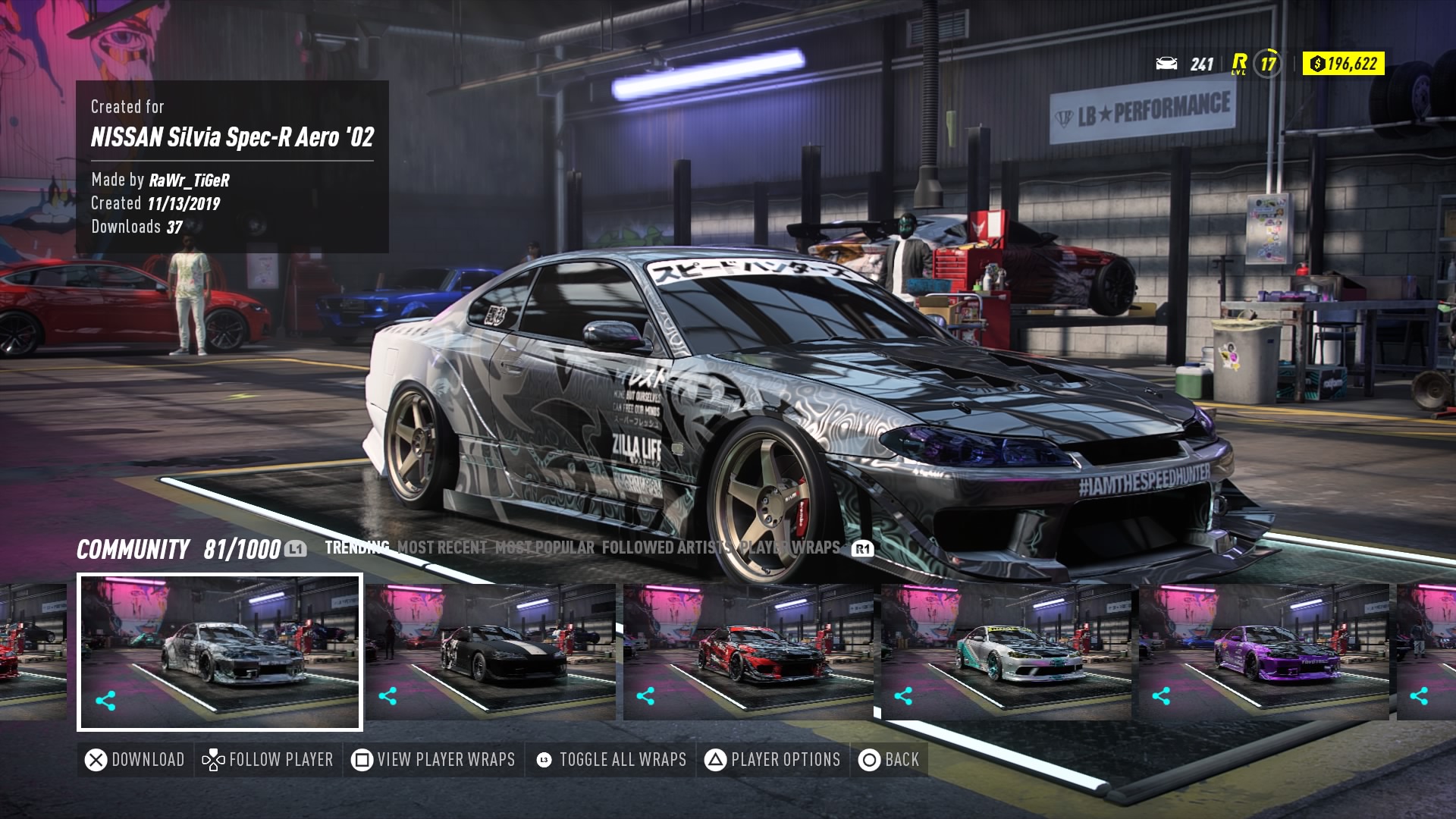Open the PLAYER WRAPS filter
The image size is (1456, 819).
click(x=789, y=545)
